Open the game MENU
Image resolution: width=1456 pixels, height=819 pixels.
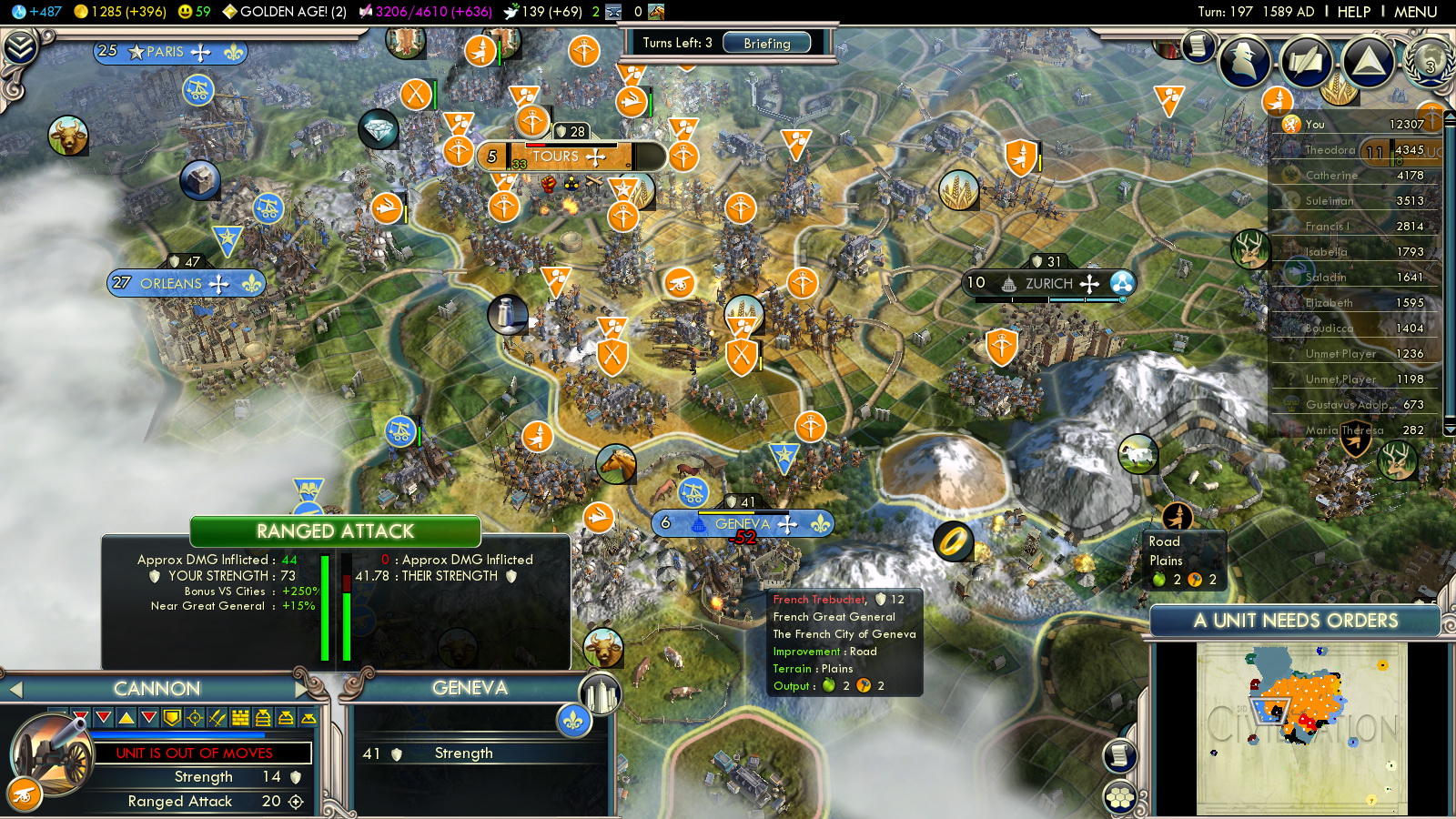1415,12
